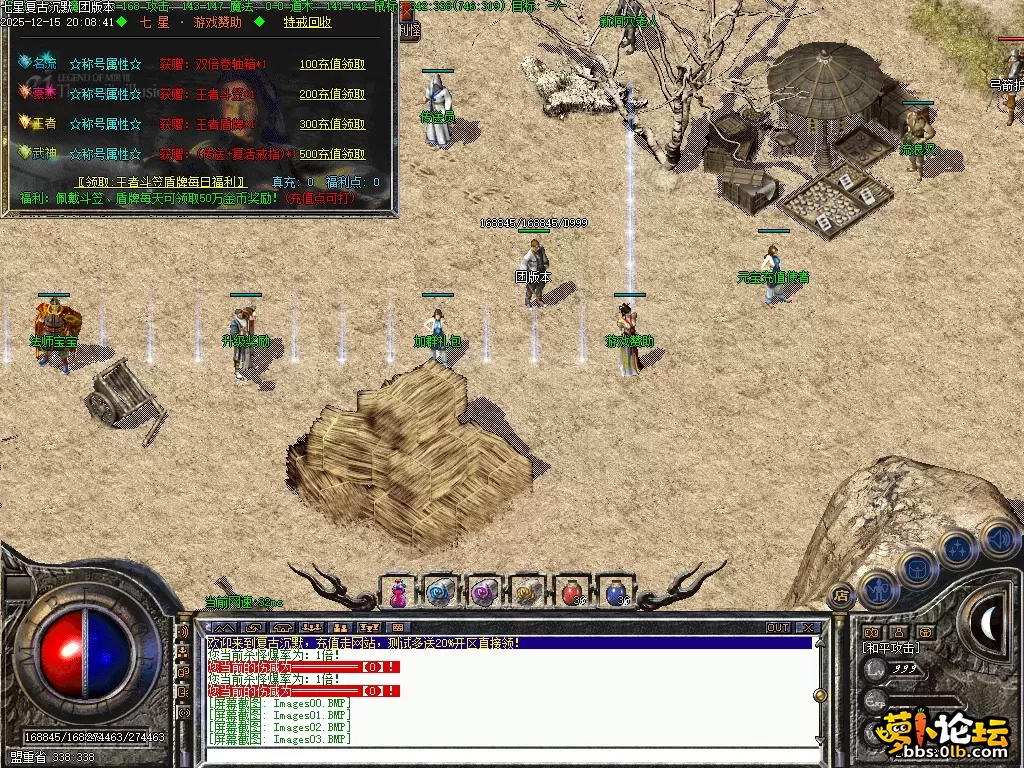Open the bag inventory round button
Viewport: 1024px width, 768px height.
917,568
